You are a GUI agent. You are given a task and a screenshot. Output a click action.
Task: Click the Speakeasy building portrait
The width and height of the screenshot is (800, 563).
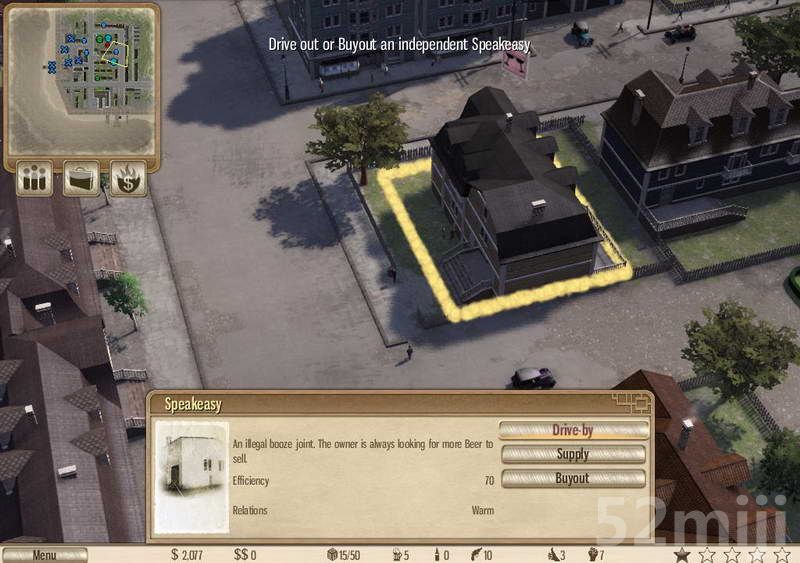tap(191, 477)
